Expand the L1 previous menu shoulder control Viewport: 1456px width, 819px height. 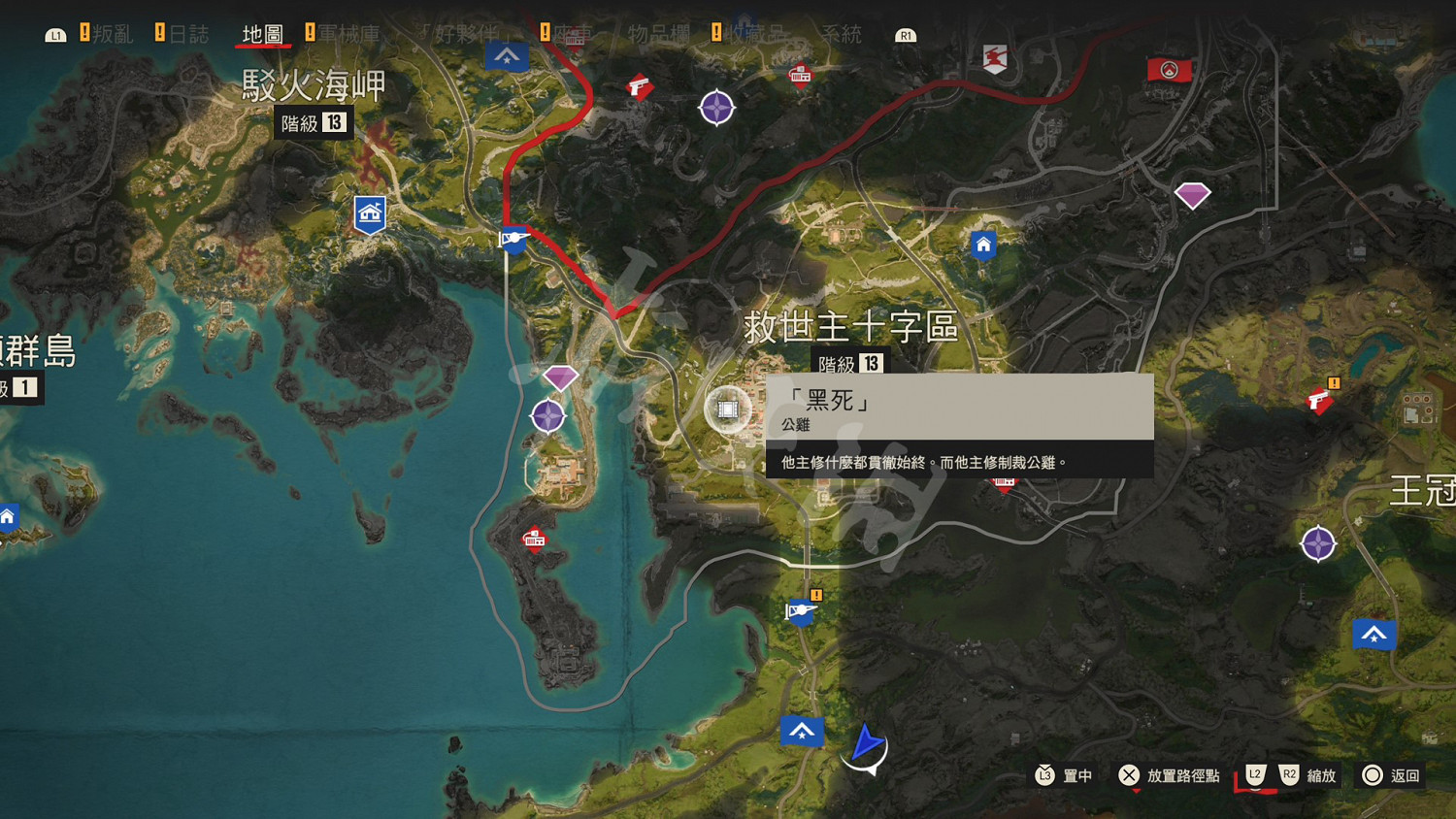coord(57,33)
